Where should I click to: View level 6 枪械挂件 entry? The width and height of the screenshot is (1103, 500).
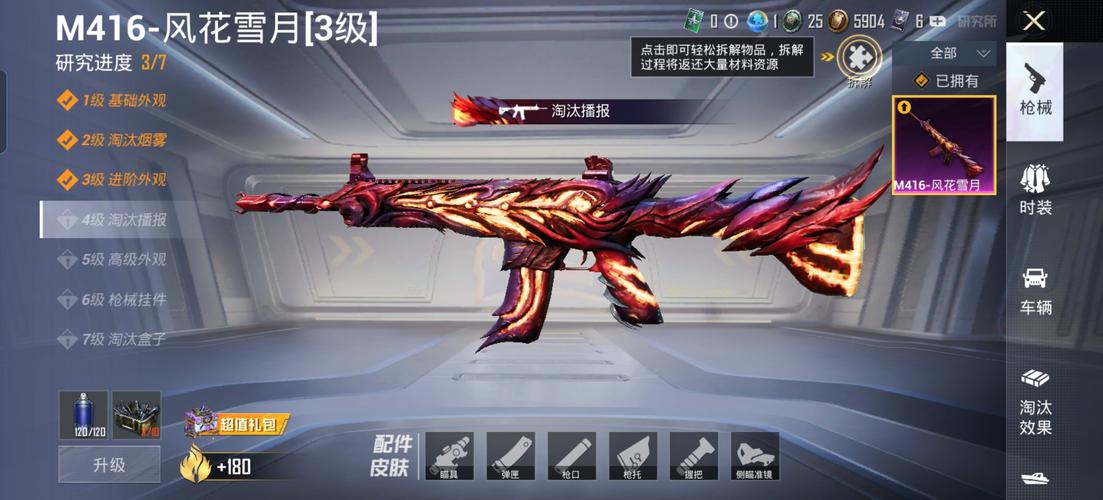(112, 300)
